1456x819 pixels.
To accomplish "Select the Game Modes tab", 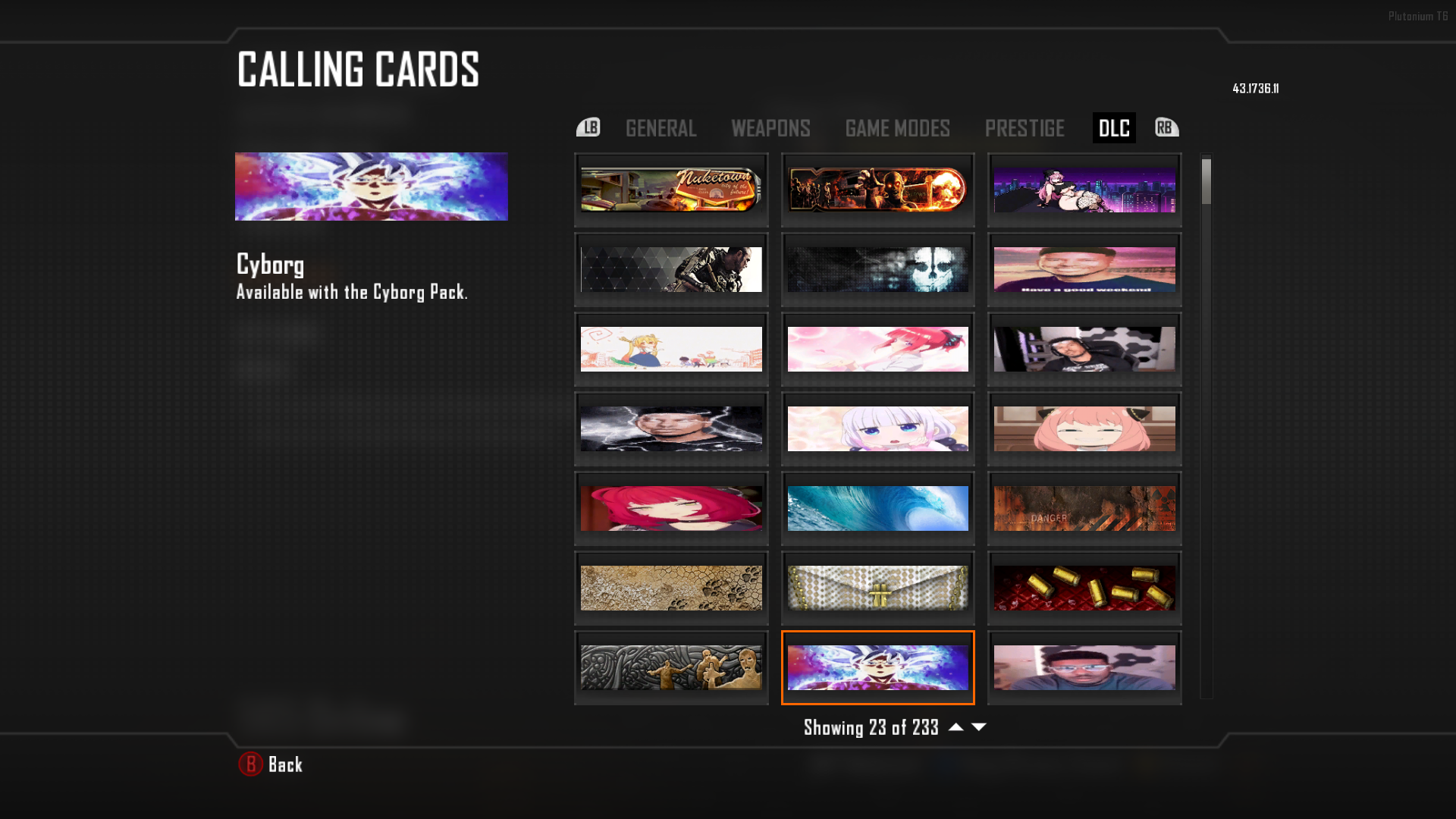I will (x=897, y=128).
